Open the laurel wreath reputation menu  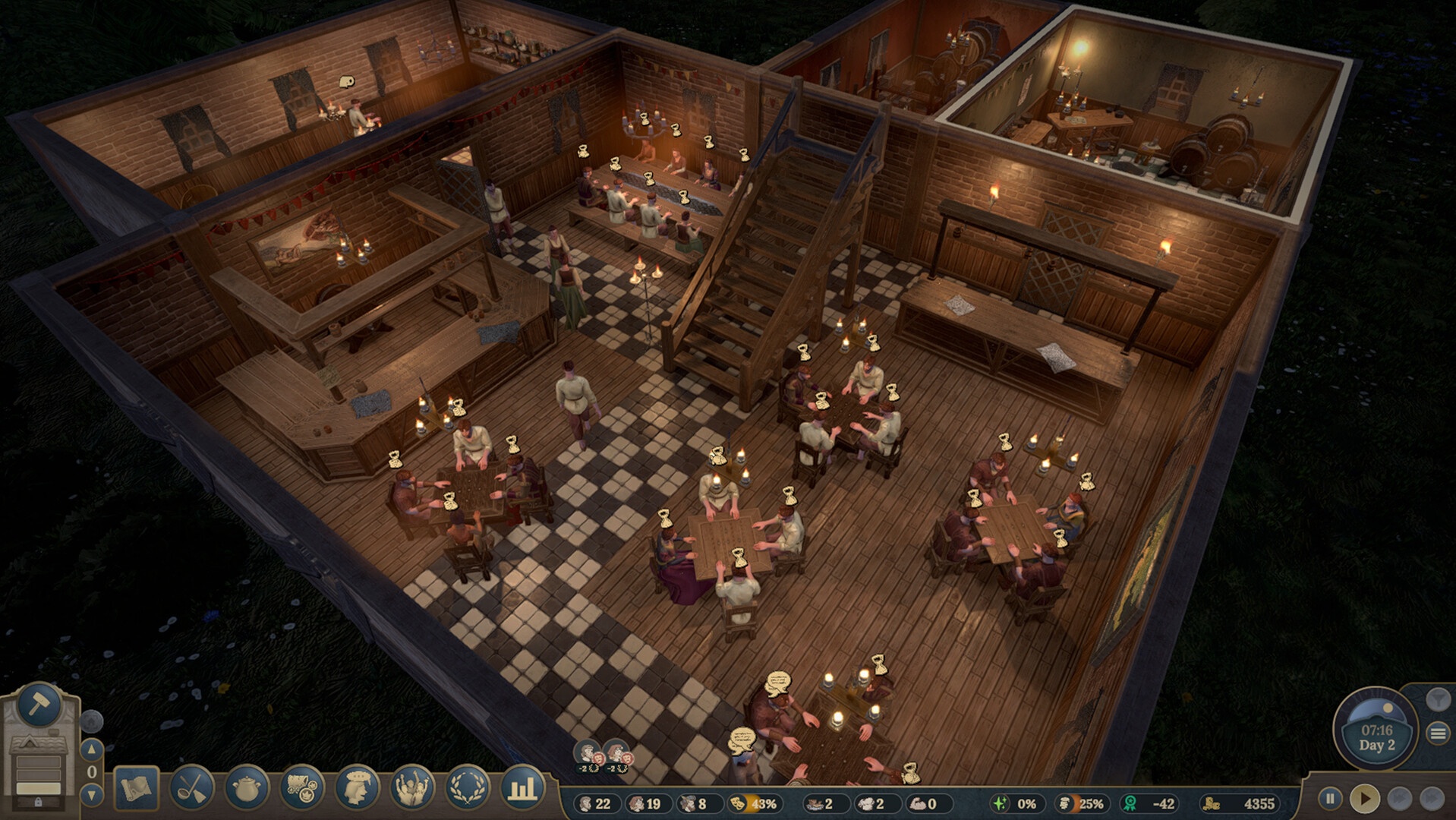(x=467, y=788)
